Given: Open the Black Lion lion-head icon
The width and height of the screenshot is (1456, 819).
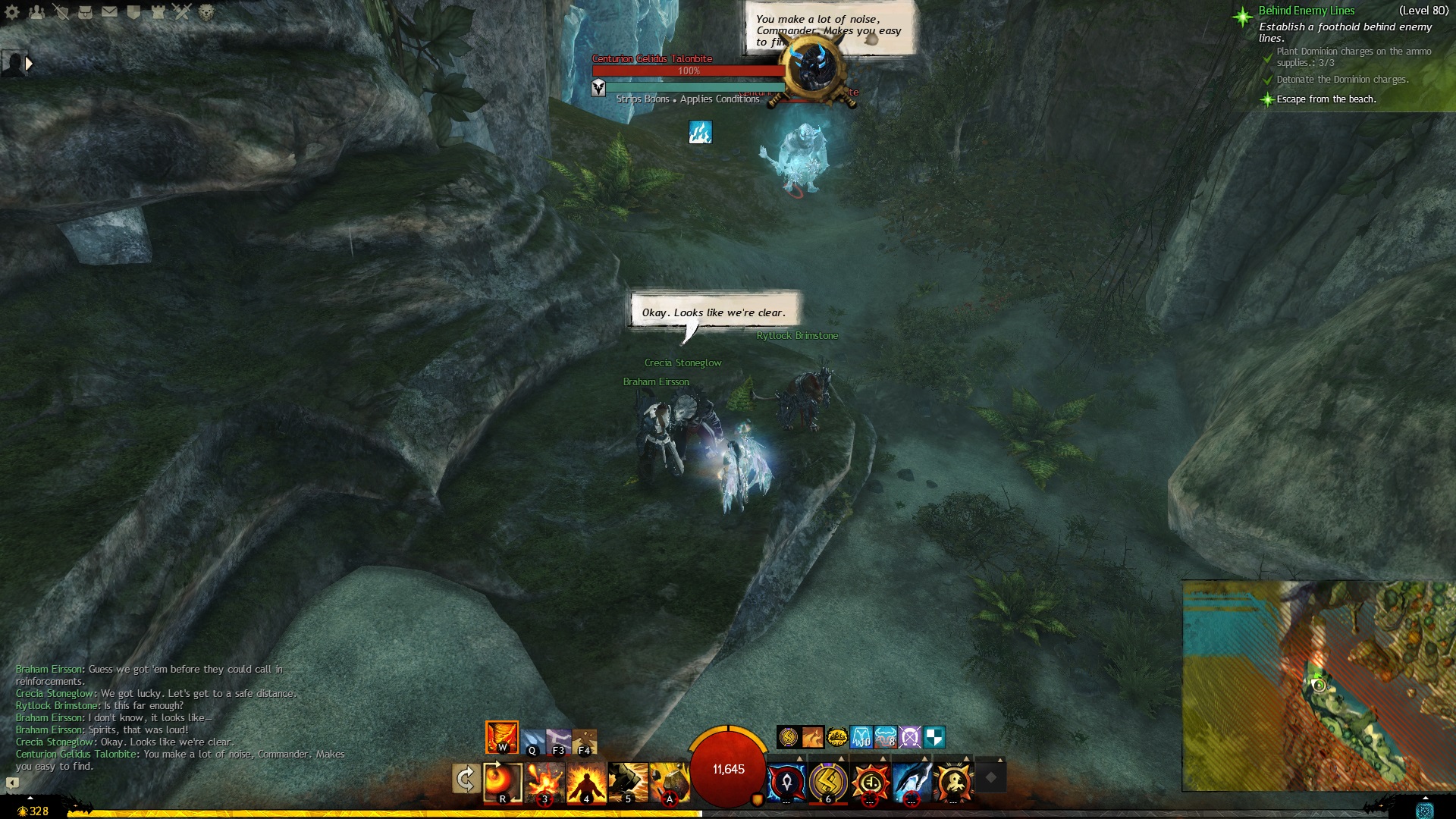Looking at the screenshot, I should [206, 12].
